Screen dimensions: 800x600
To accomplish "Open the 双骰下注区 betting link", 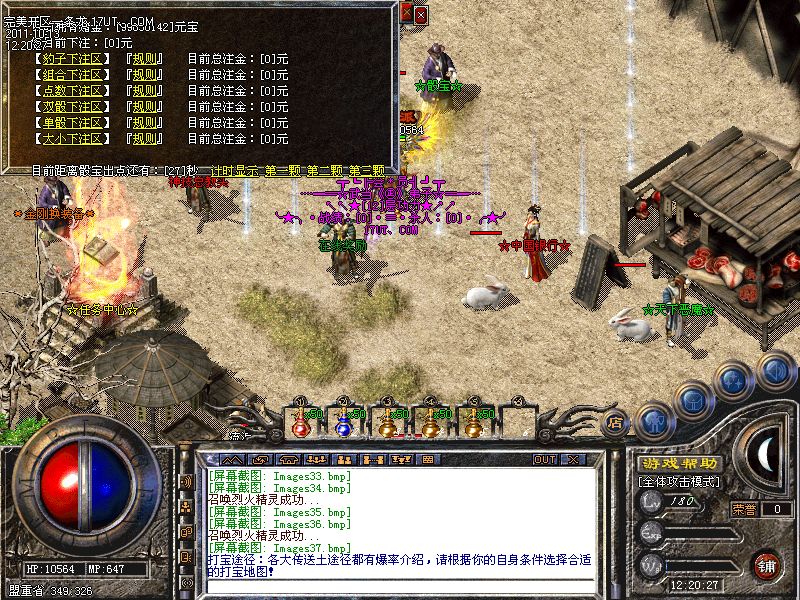I will click(71, 107).
